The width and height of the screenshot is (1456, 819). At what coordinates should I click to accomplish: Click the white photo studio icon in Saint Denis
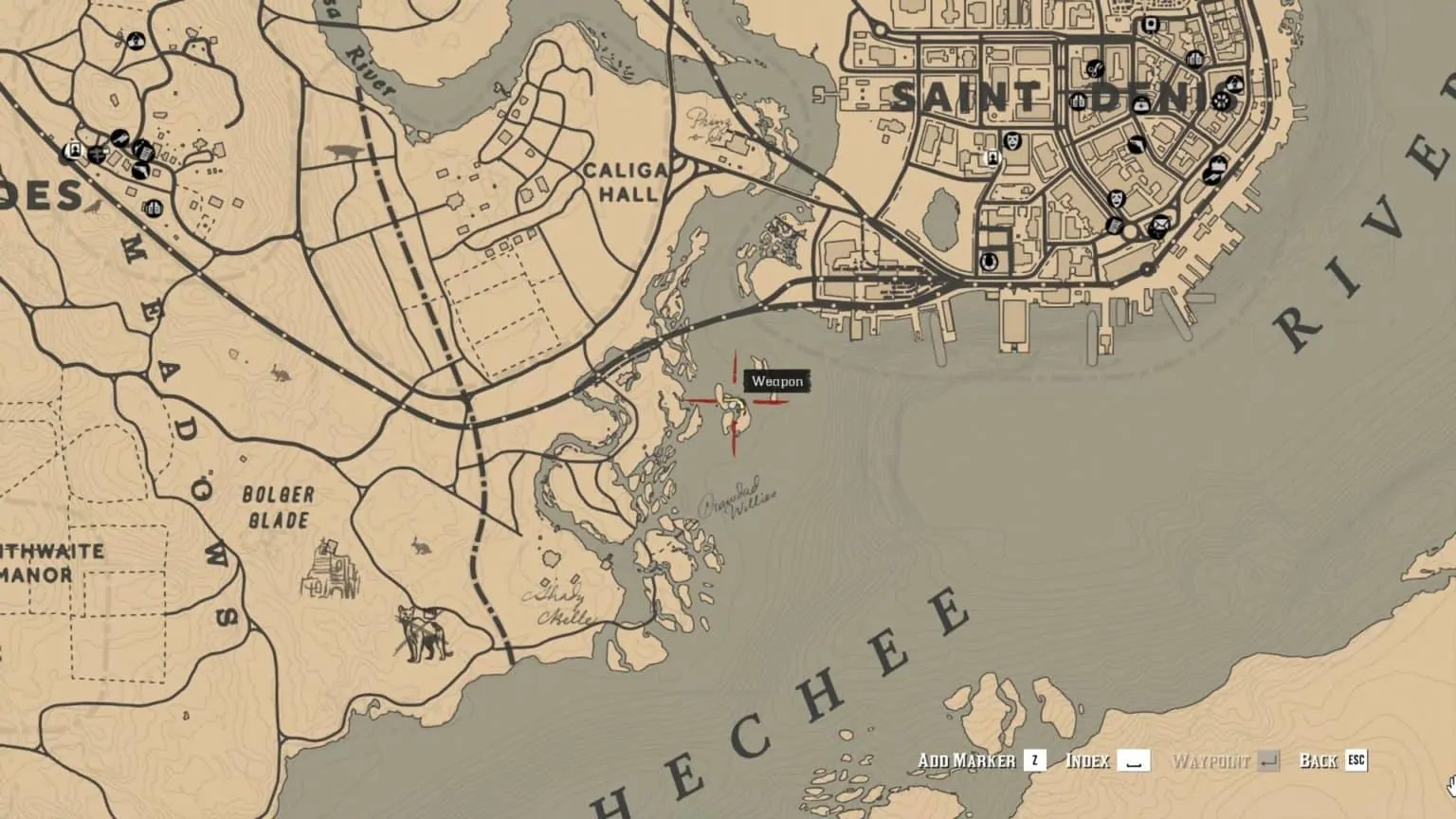[992, 157]
